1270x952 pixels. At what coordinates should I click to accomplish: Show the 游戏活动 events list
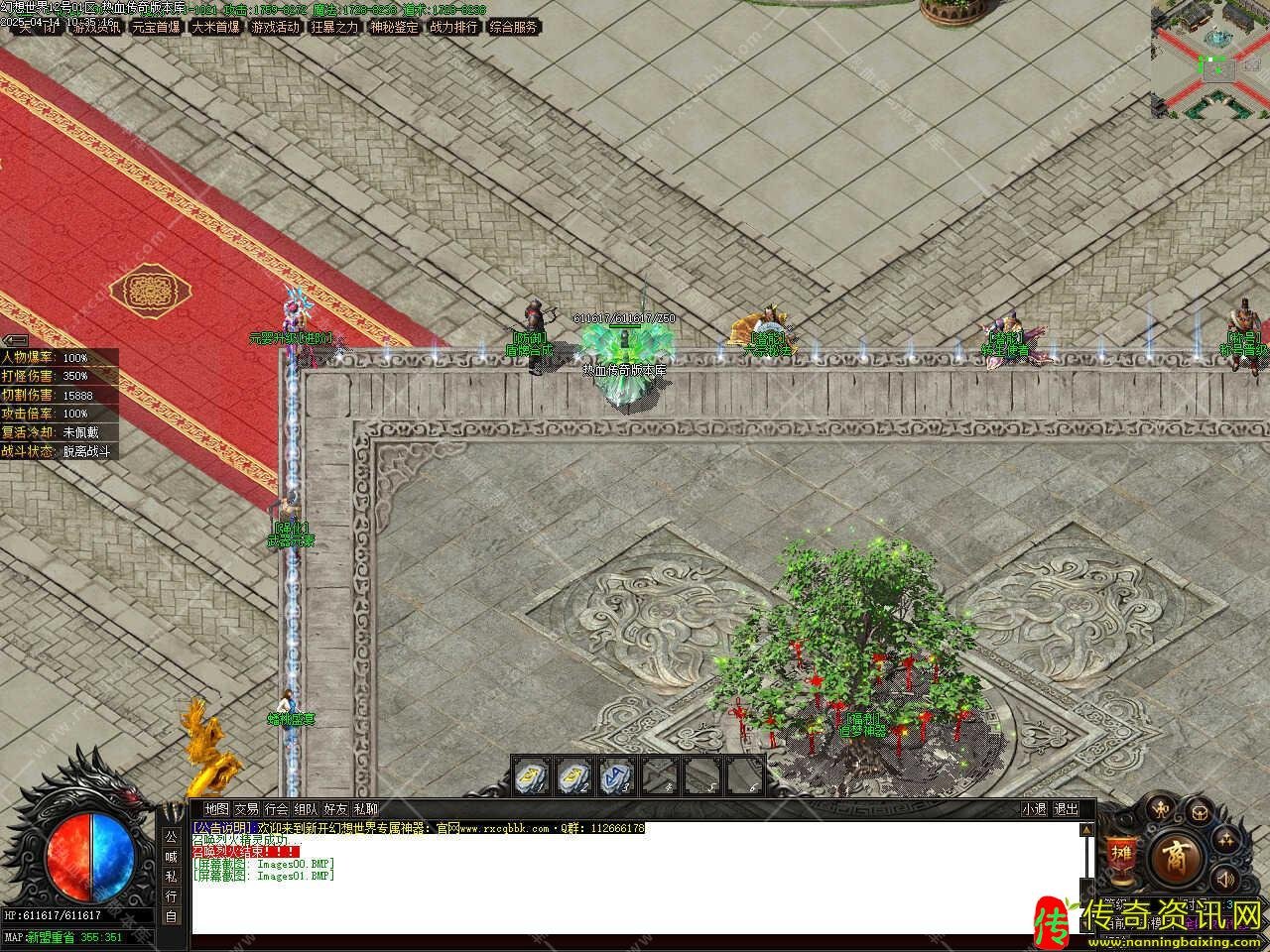276,28
